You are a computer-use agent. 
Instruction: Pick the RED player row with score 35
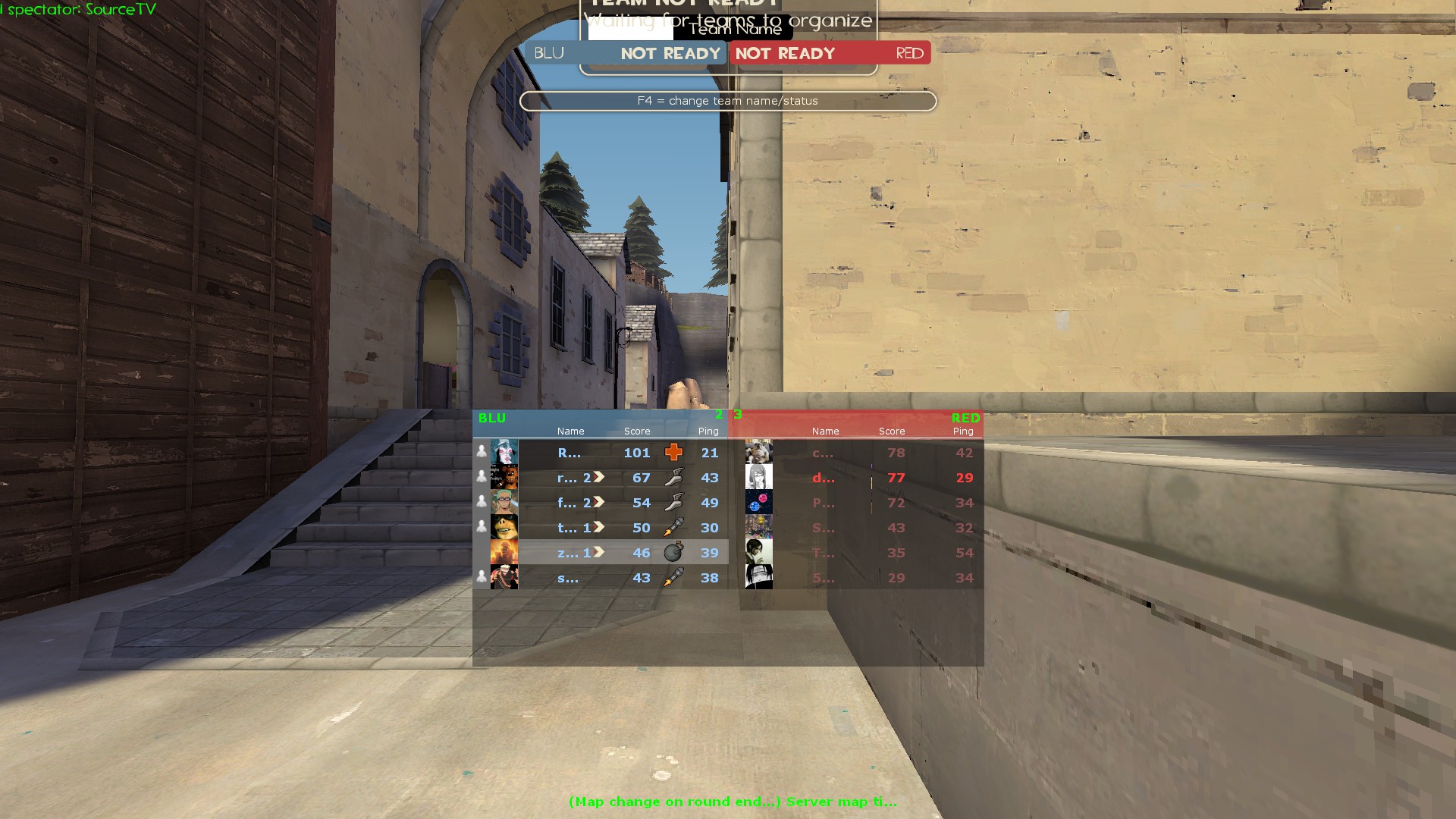(857, 553)
